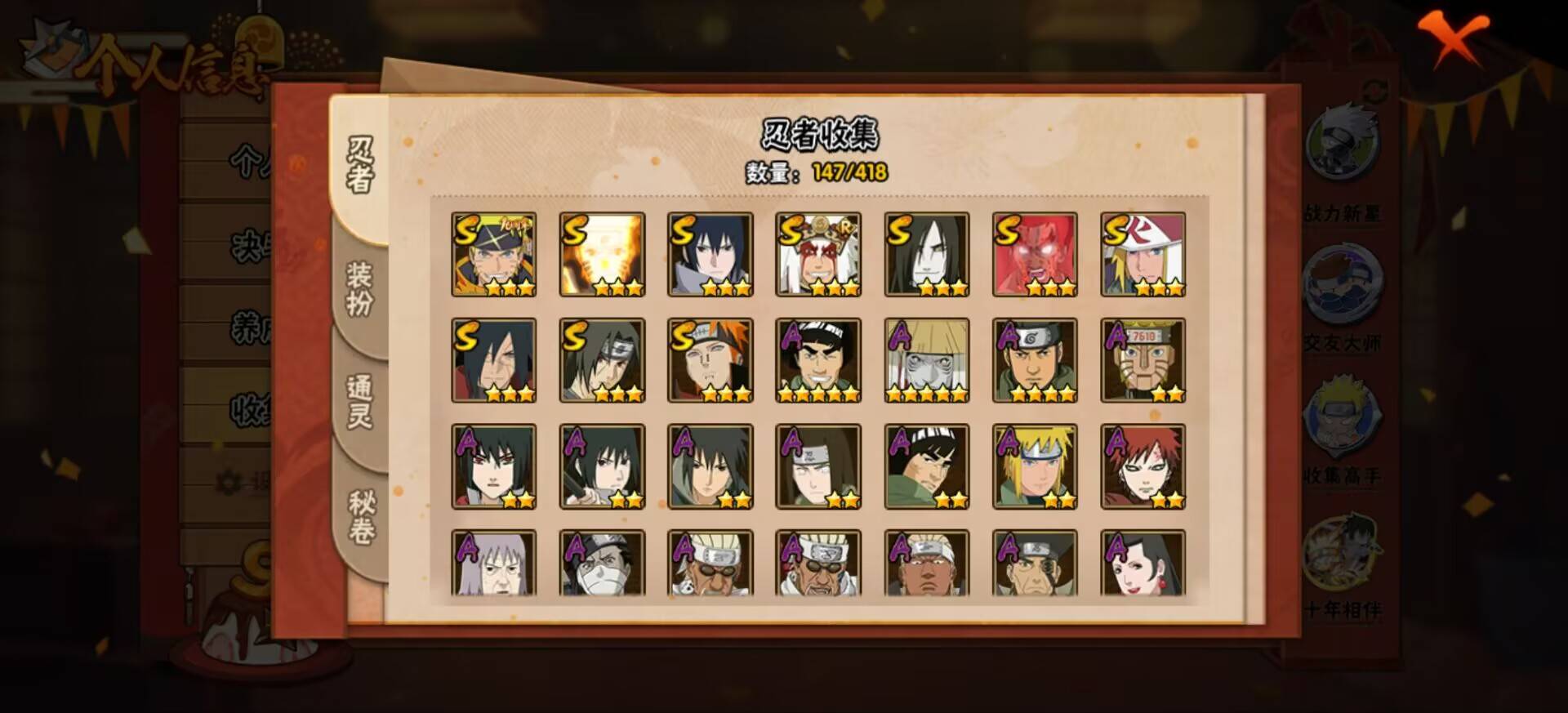Select the Hokage Naruto portrait with hat
This screenshot has width=1568, height=713.
point(494,254)
